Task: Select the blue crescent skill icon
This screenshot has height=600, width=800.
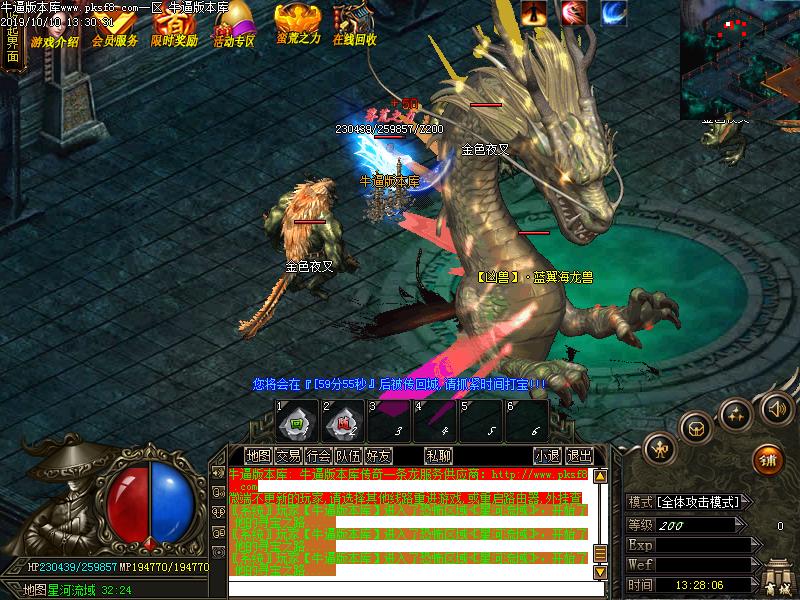Action: (614, 12)
